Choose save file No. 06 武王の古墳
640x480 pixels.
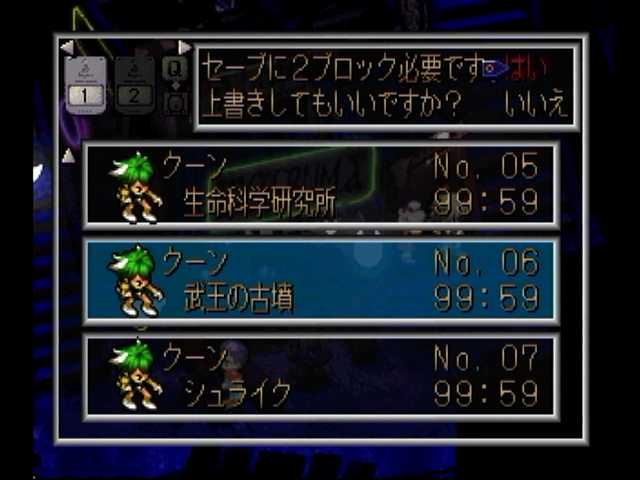(x=320, y=280)
